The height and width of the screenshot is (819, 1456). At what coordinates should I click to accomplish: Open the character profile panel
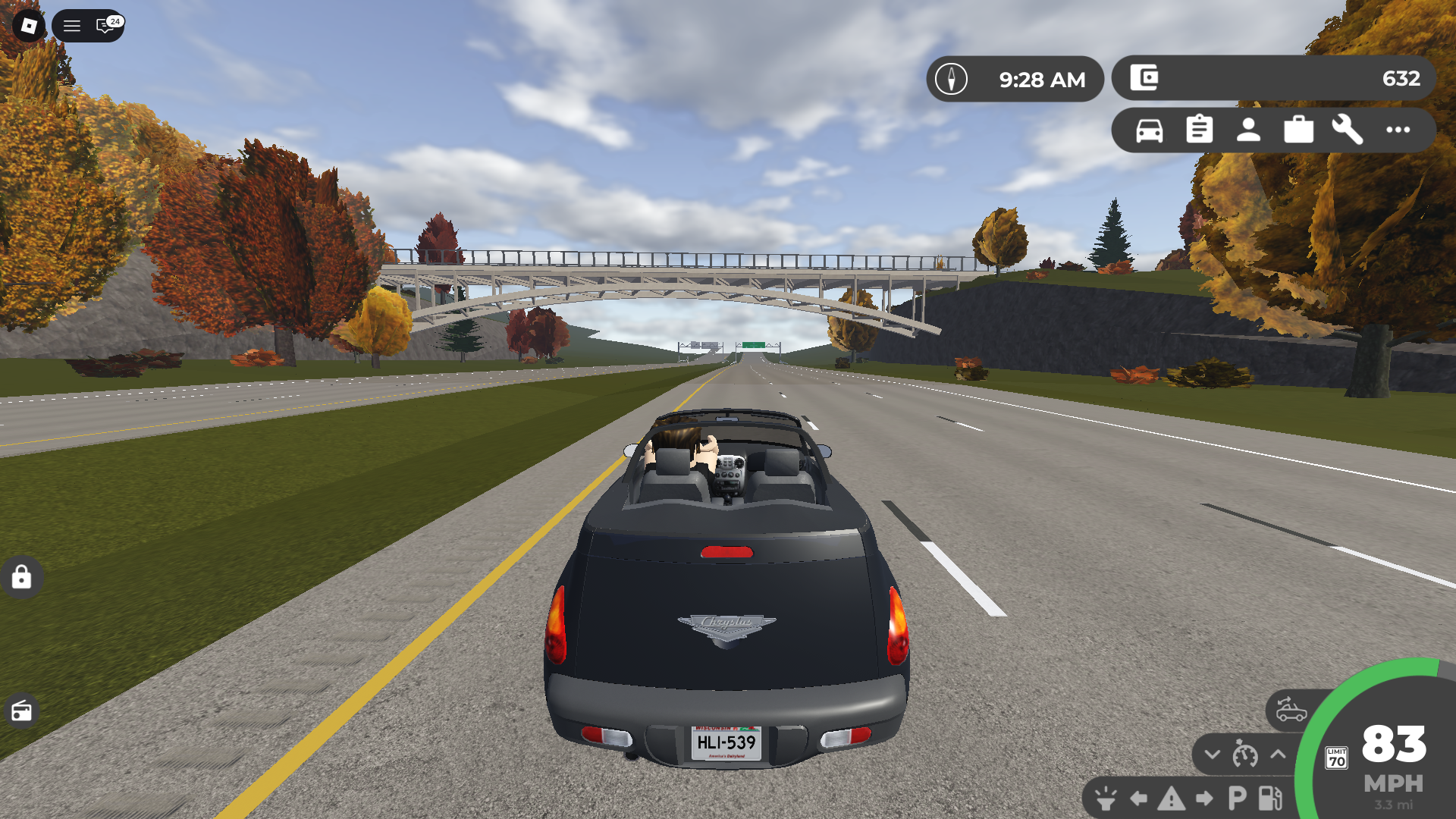click(1248, 130)
